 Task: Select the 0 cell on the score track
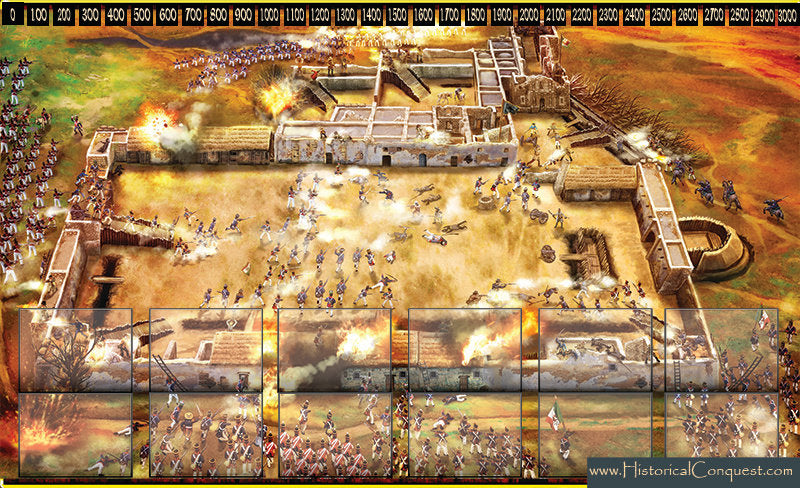coord(12,17)
